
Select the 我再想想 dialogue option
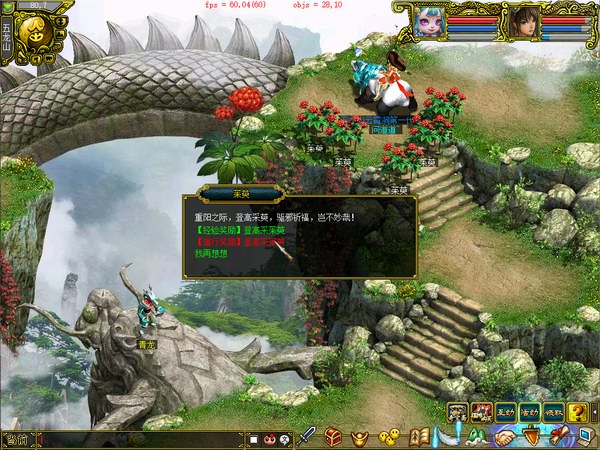coord(212,255)
